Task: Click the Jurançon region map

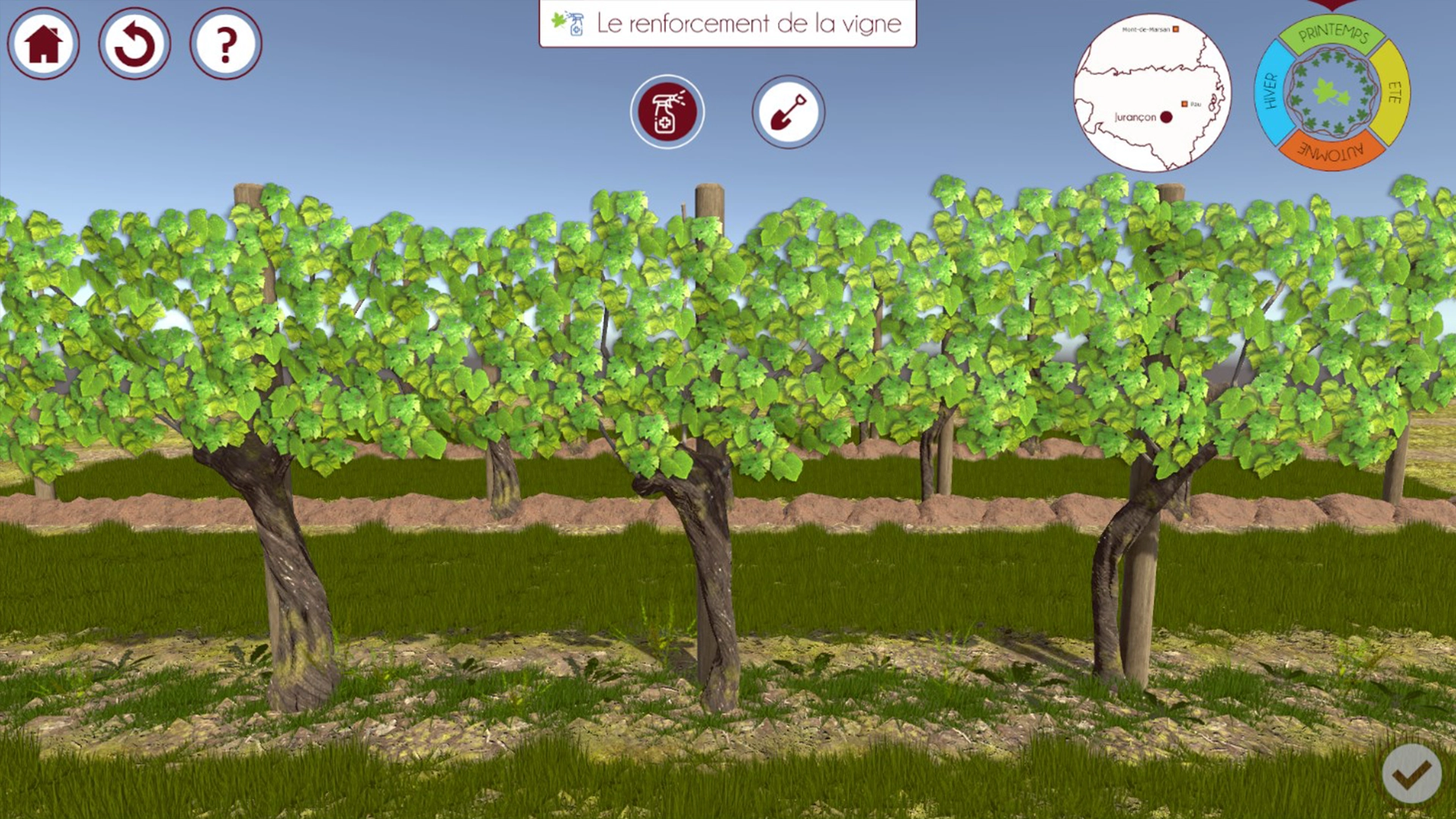Action: pos(1153,91)
